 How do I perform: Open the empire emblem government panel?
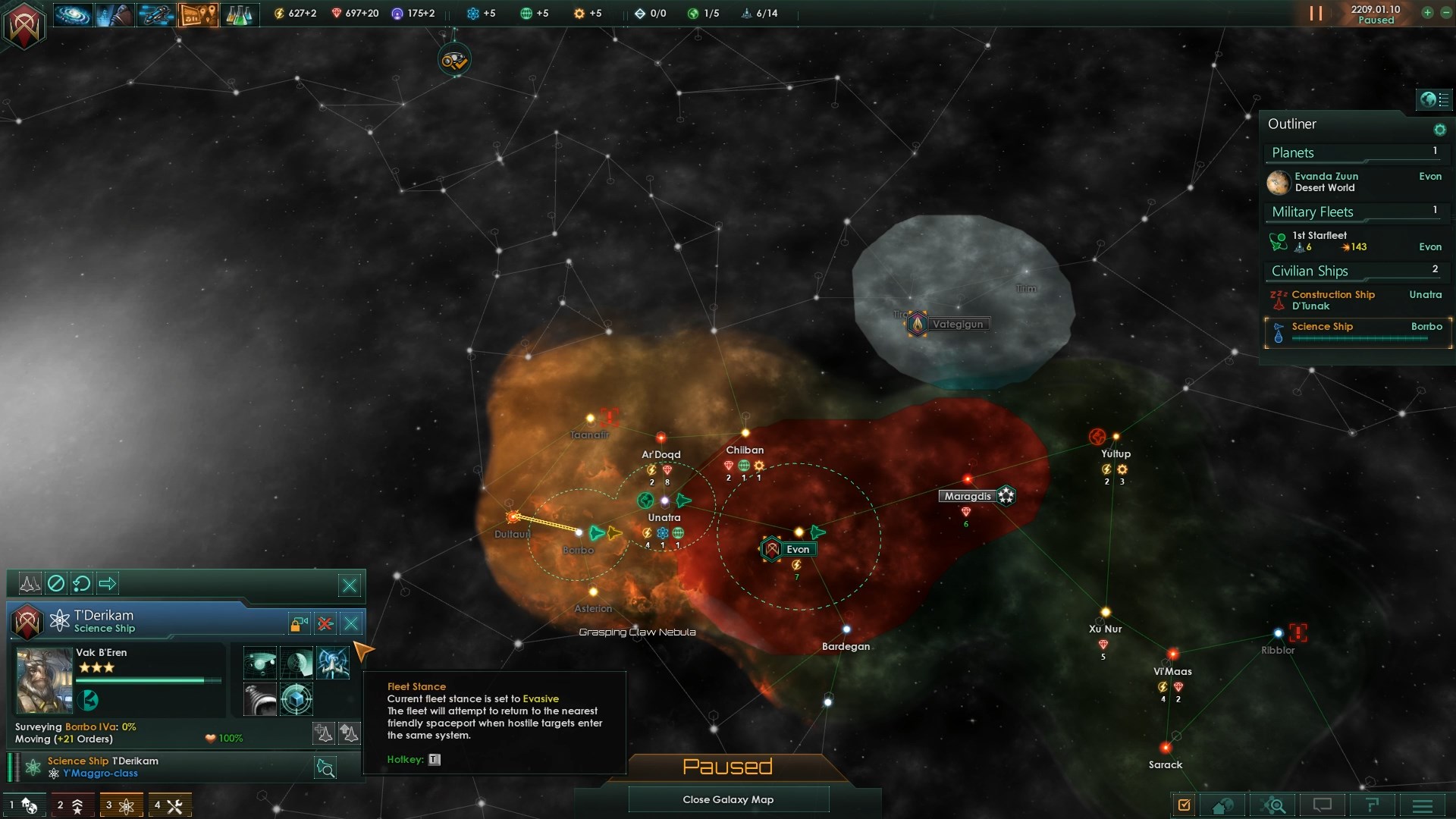click(24, 26)
